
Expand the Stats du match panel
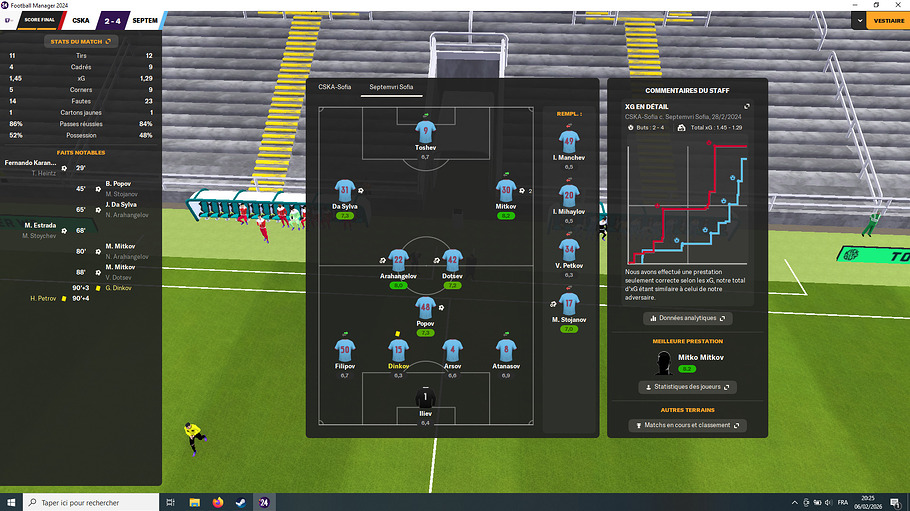[x=80, y=41]
